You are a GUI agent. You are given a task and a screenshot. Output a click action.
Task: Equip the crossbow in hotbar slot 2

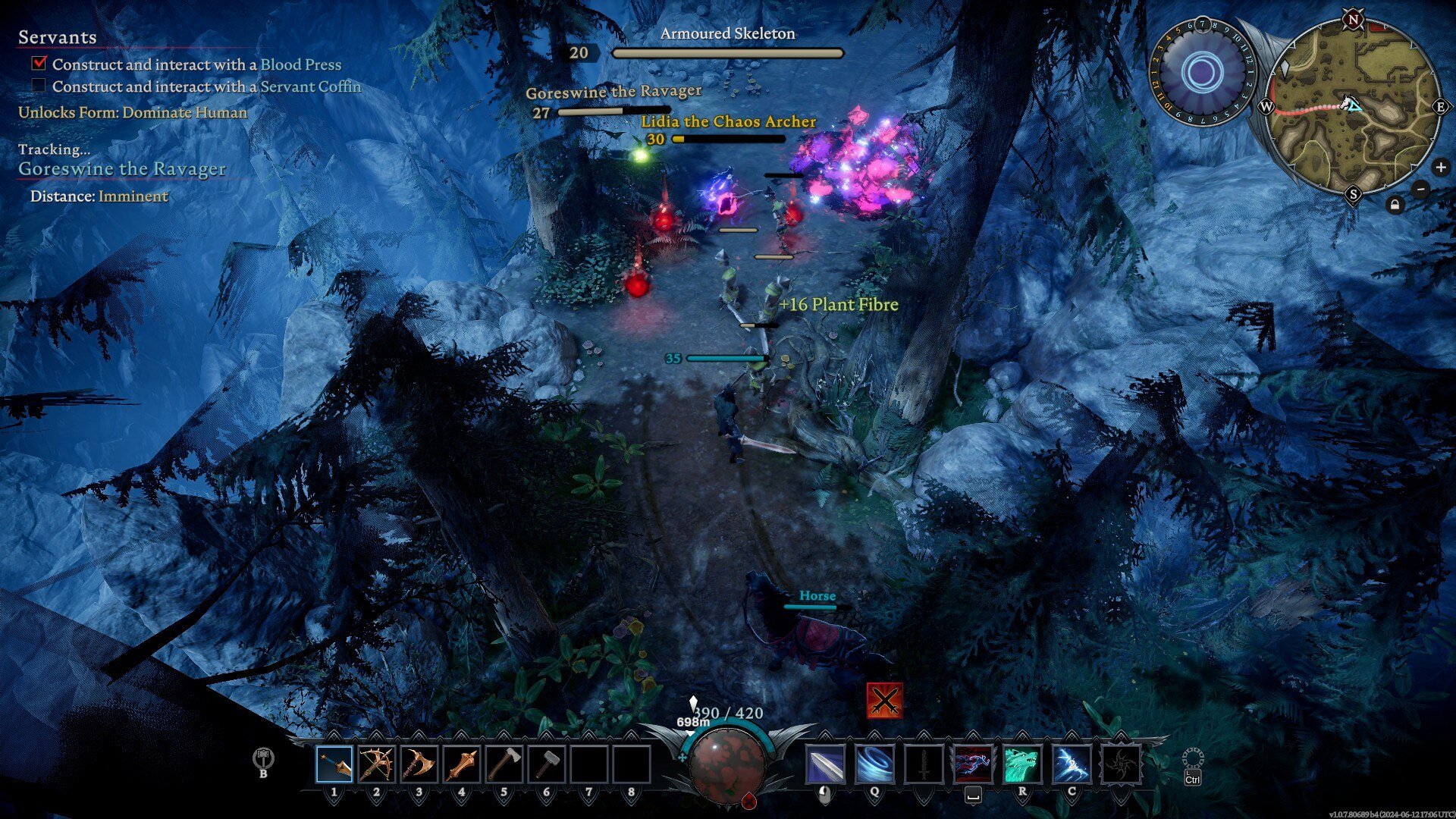(x=377, y=764)
